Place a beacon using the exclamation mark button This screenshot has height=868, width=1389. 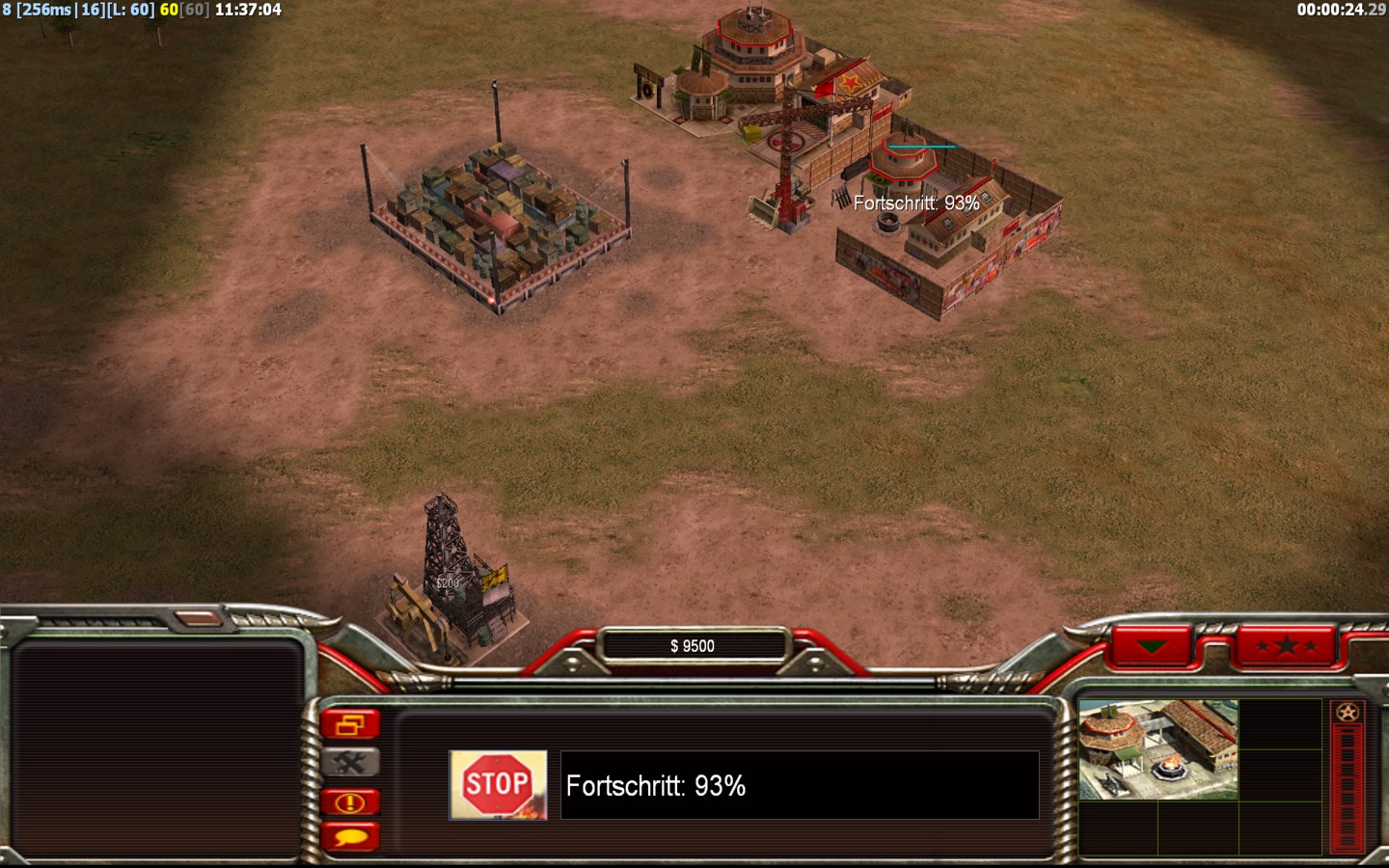click(350, 801)
